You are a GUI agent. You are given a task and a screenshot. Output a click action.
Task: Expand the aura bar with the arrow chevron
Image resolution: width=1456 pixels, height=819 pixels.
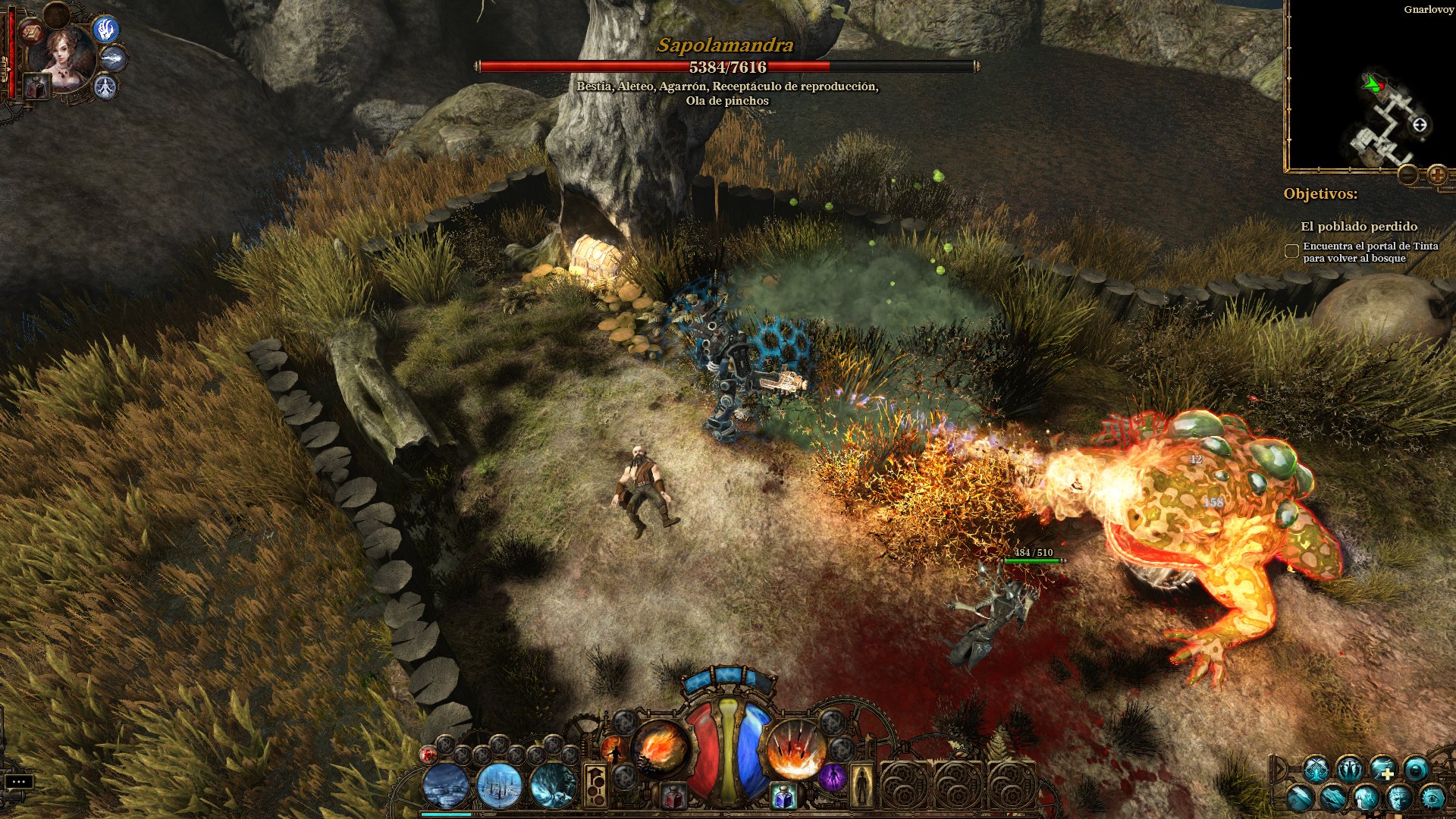click(x=1279, y=767)
